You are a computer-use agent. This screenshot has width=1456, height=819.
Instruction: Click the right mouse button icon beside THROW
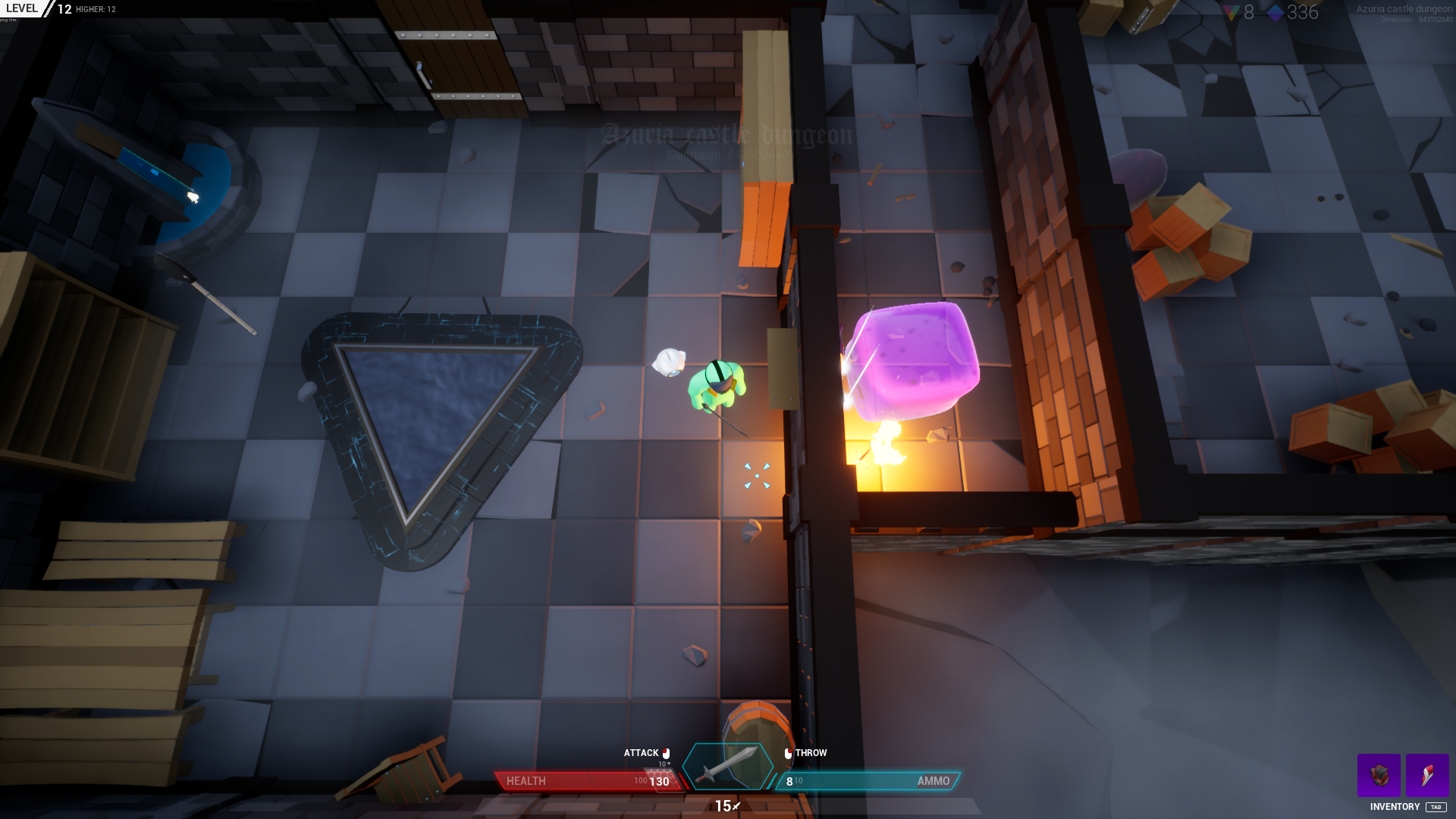tap(789, 753)
